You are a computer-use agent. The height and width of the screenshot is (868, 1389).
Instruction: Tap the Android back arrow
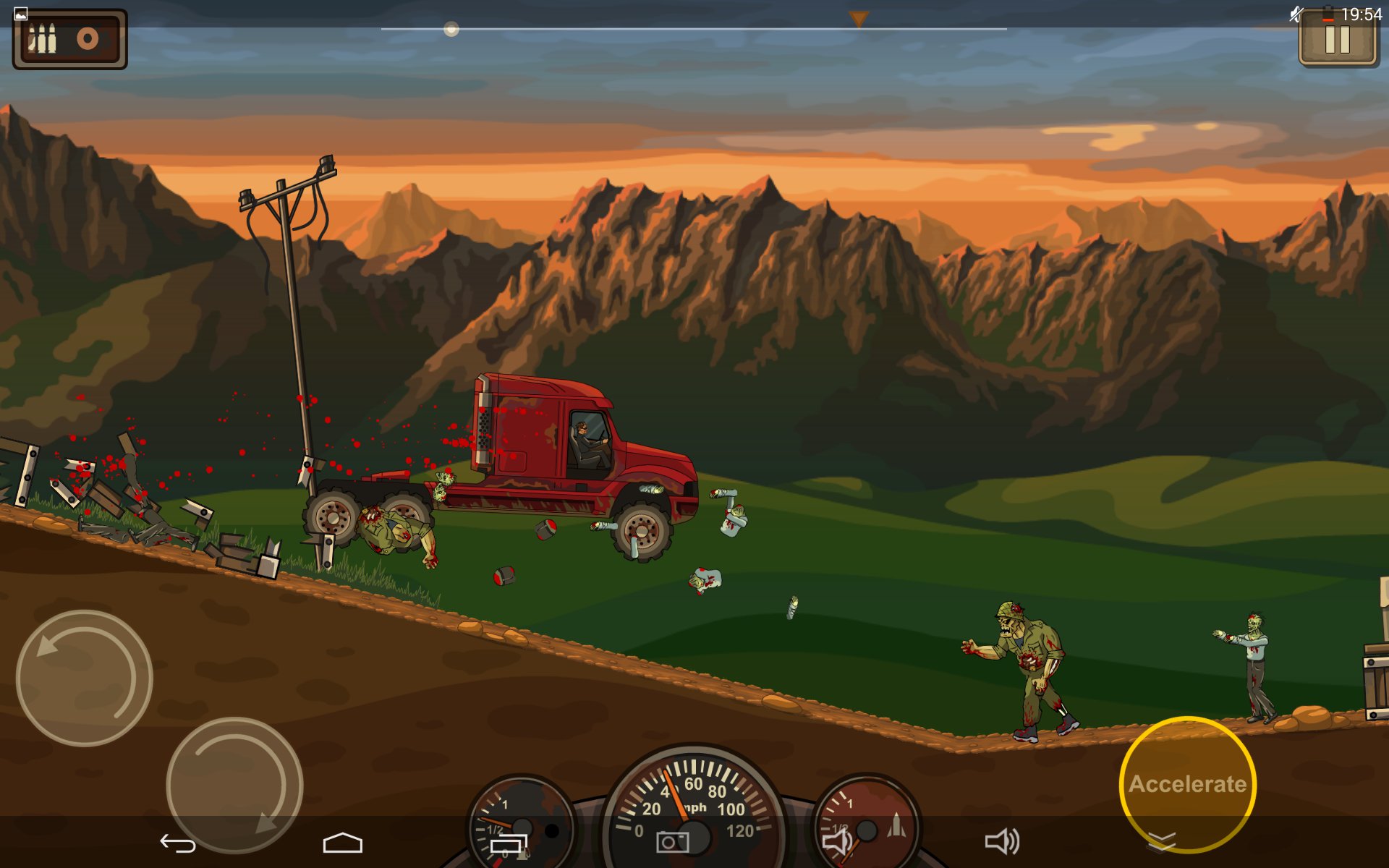tap(178, 843)
